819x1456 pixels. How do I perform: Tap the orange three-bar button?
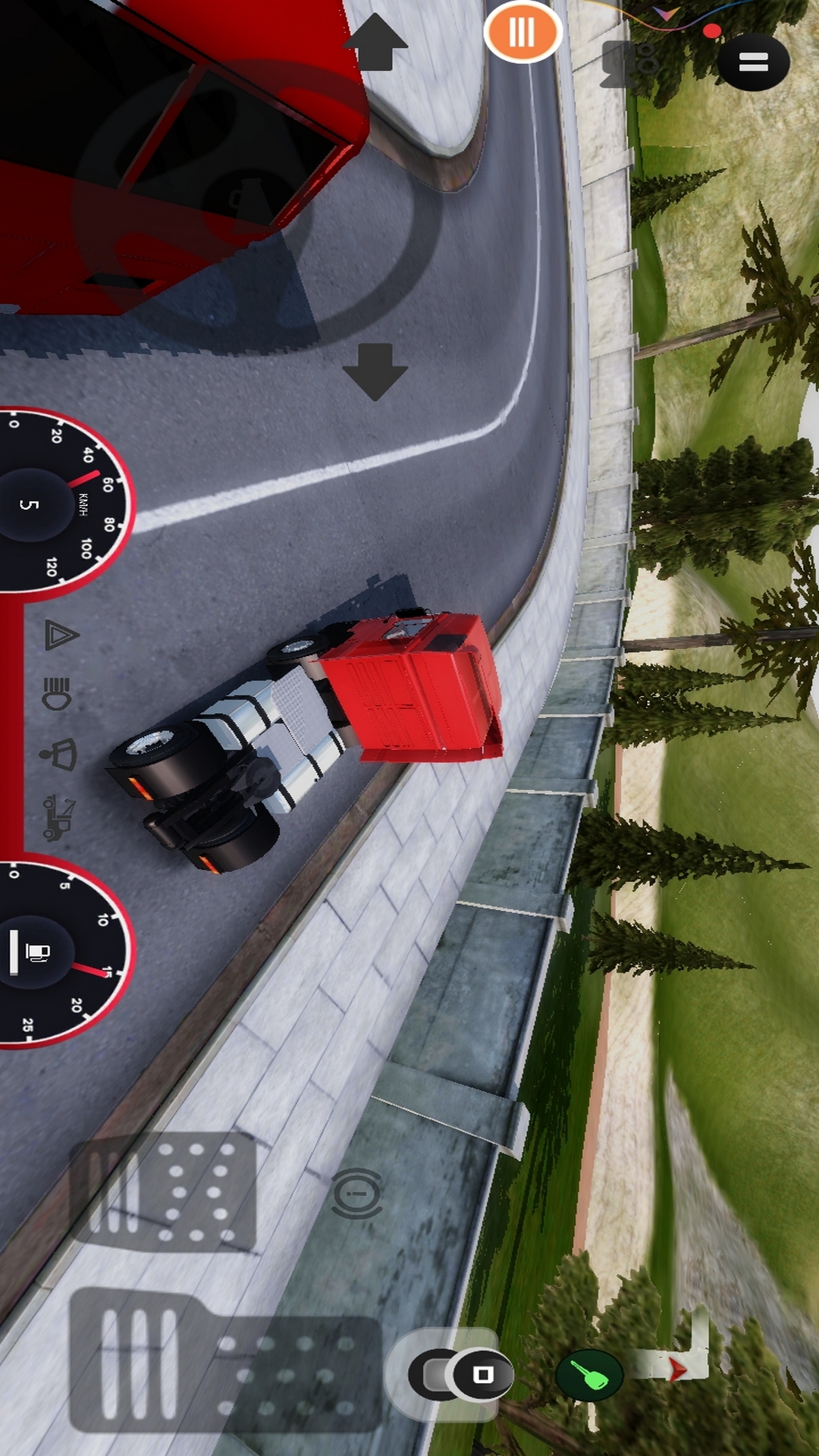(x=522, y=32)
